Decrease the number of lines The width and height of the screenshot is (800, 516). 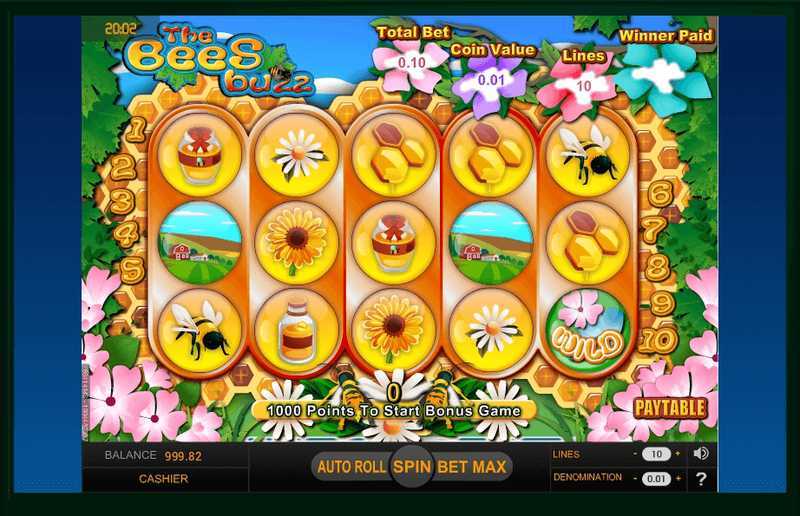click(x=636, y=454)
